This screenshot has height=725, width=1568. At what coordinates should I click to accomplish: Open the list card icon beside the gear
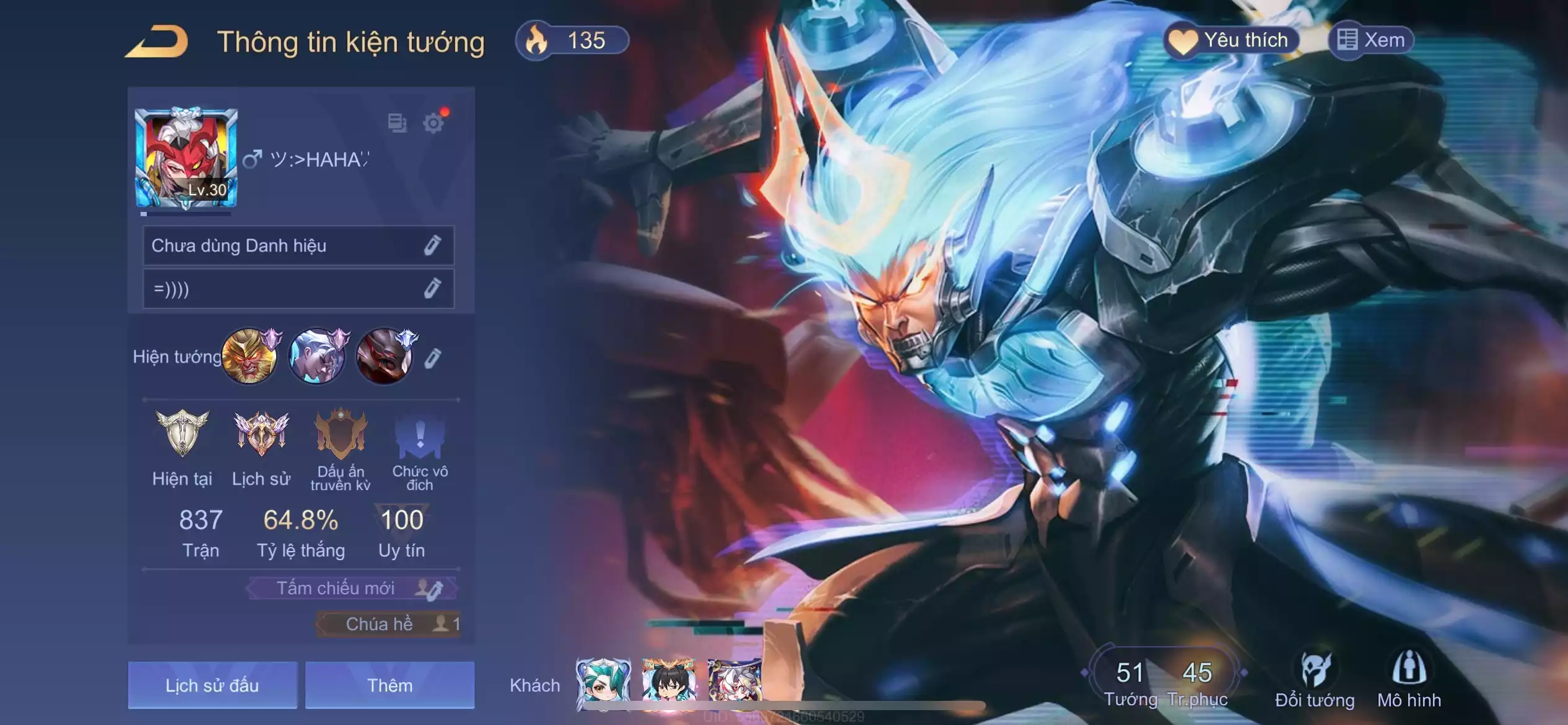tap(397, 123)
